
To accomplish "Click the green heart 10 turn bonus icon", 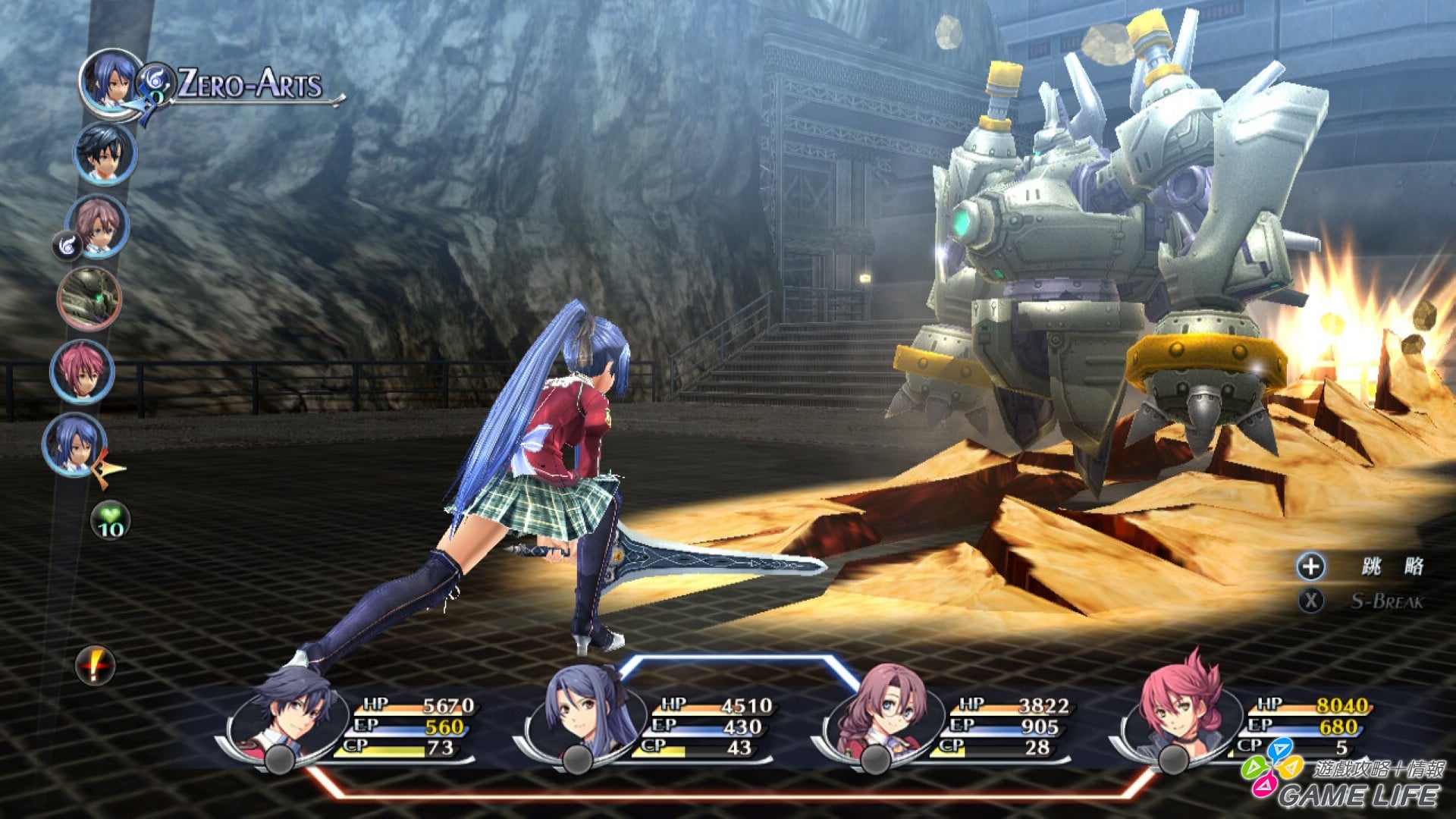I will pyautogui.click(x=111, y=521).
